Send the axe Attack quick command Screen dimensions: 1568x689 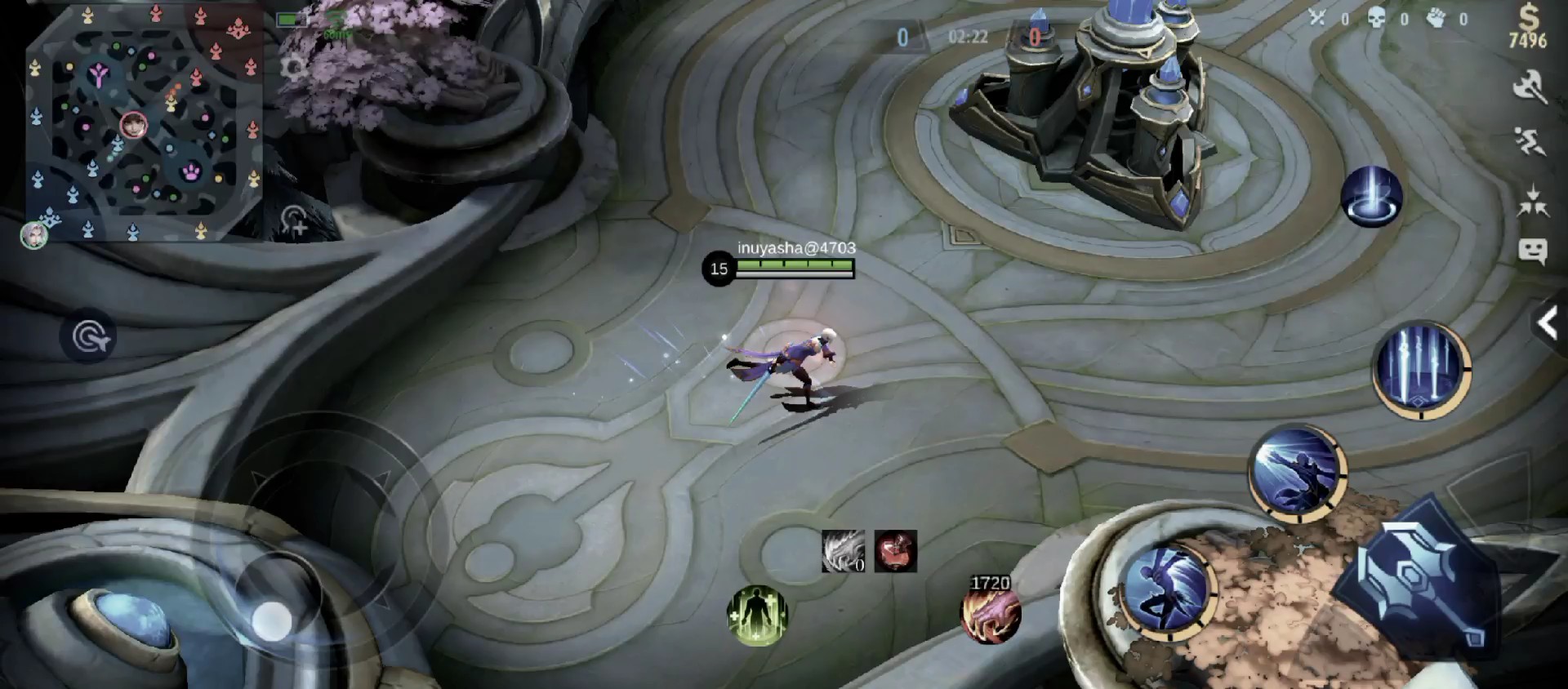pos(1530,87)
